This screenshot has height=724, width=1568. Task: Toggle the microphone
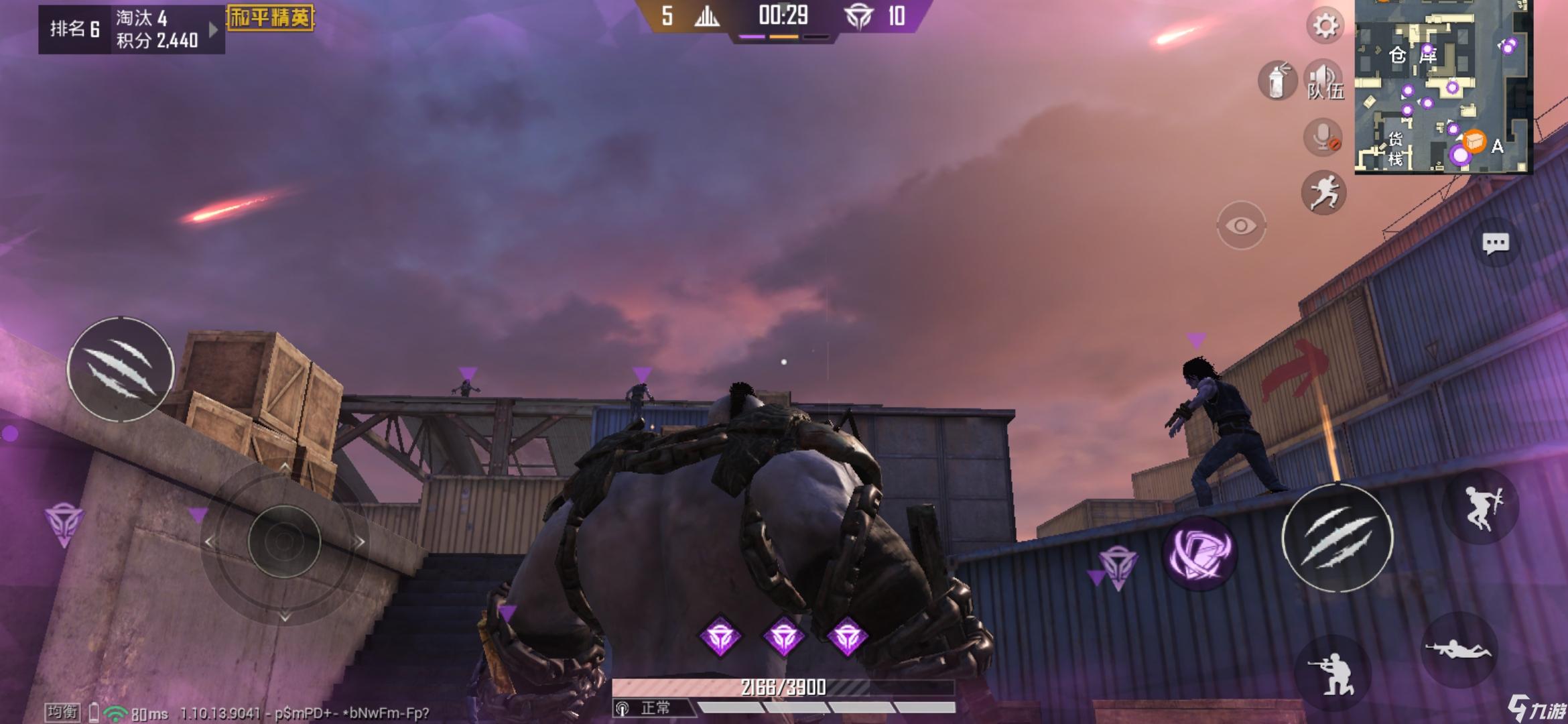coord(1323,137)
